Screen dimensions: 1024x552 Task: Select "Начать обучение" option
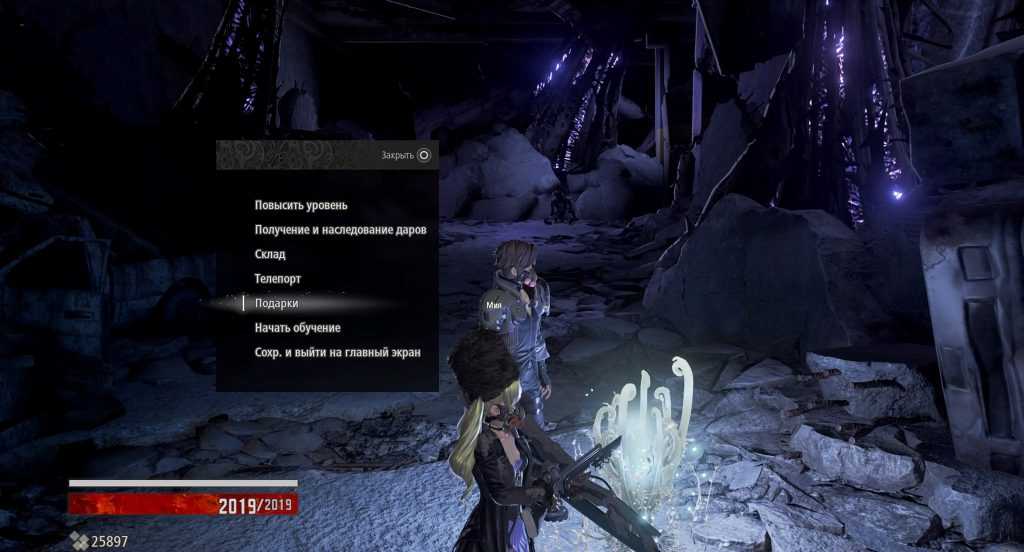click(x=298, y=328)
